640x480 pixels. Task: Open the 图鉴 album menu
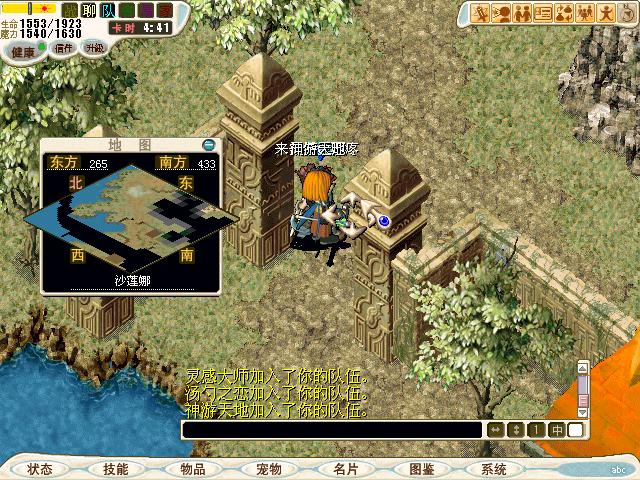[421, 469]
